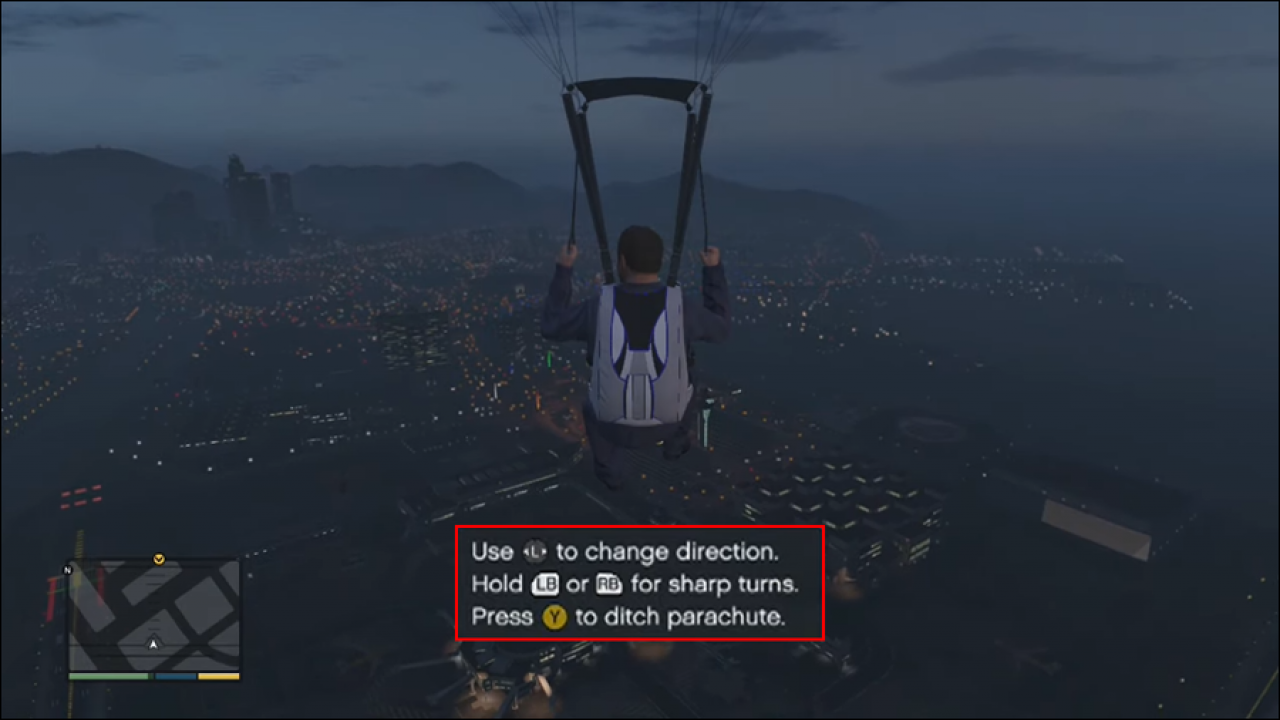Click the RB bumper icon
1280x720 pixels.
611,585
